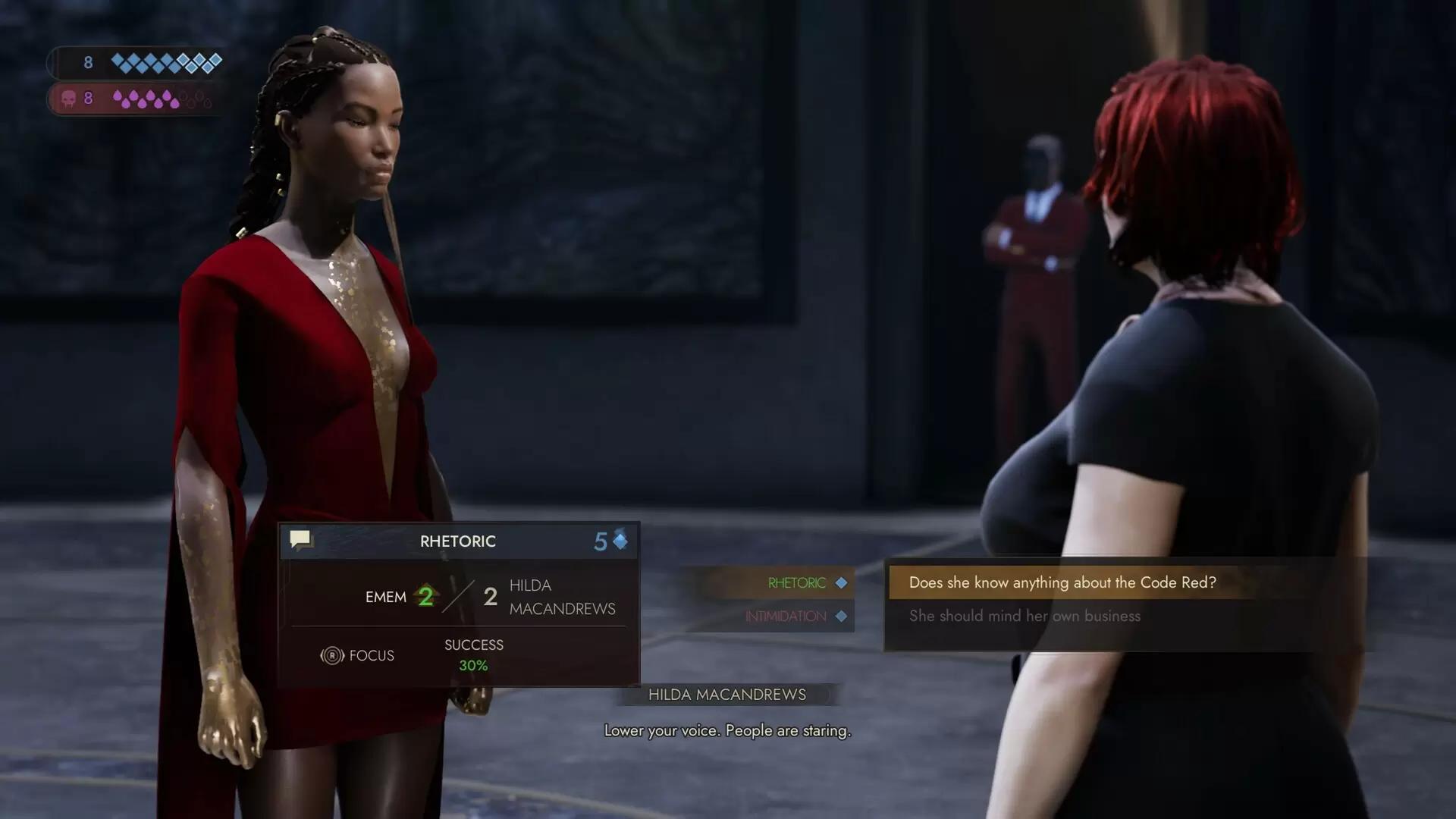Pick the Rhetoric skill tag
Screen dimensions: 1456x819
point(797,583)
